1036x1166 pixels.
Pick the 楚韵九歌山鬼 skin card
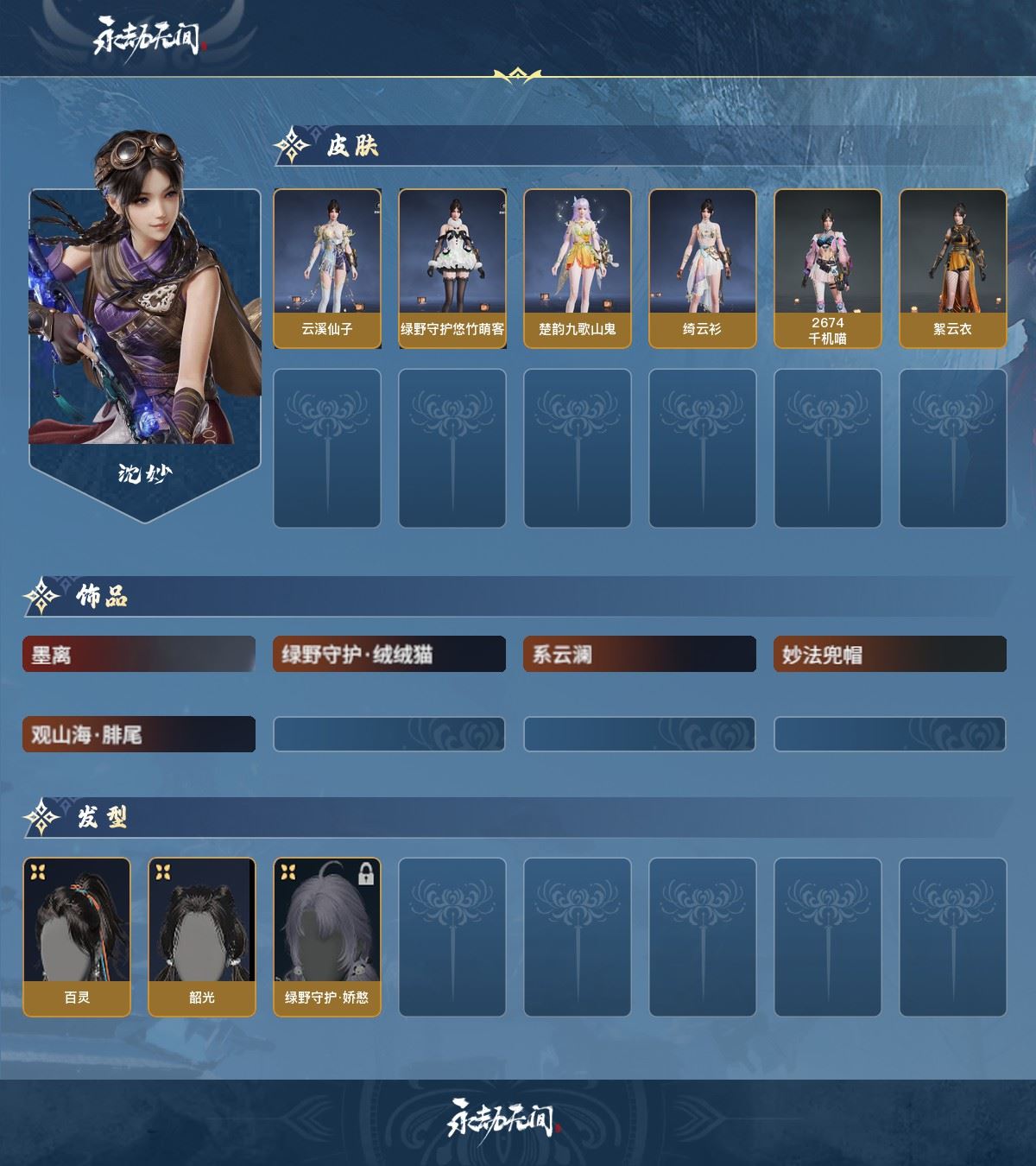coord(578,269)
